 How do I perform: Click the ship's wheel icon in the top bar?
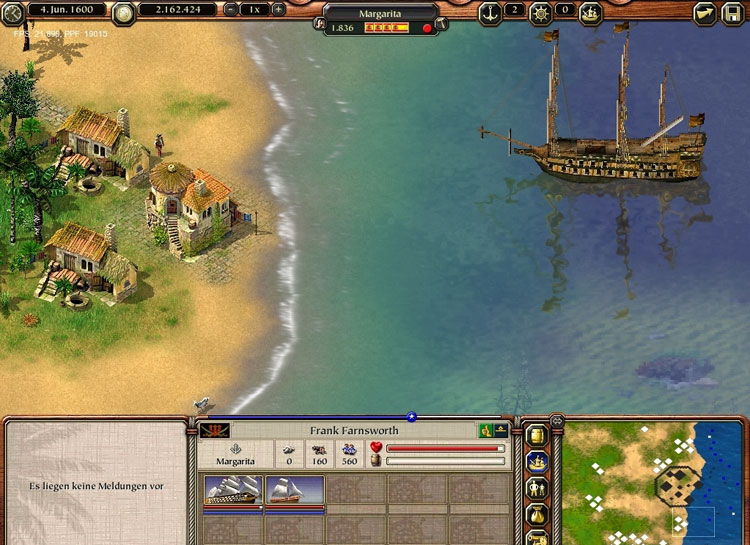(541, 11)
